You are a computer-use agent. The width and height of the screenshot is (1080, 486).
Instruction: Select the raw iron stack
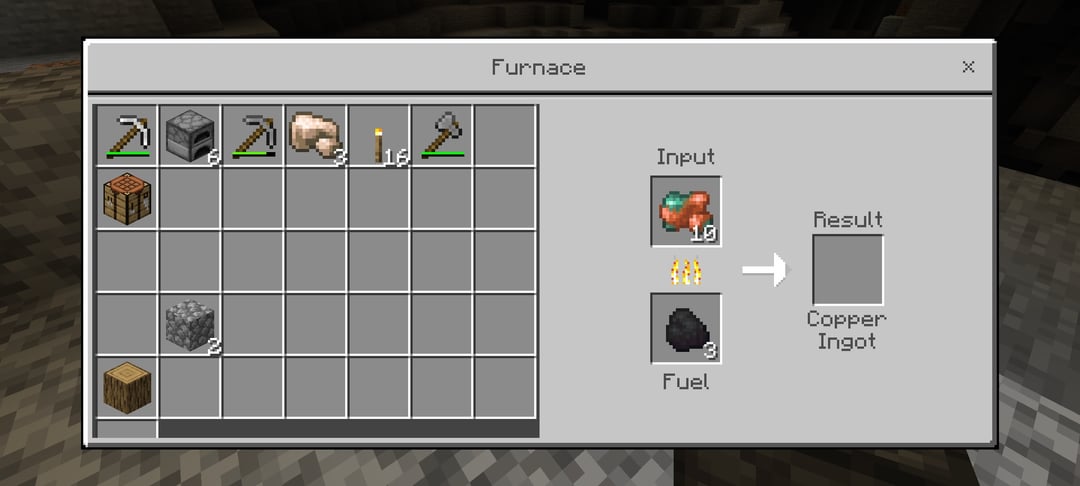pos(316,136)
